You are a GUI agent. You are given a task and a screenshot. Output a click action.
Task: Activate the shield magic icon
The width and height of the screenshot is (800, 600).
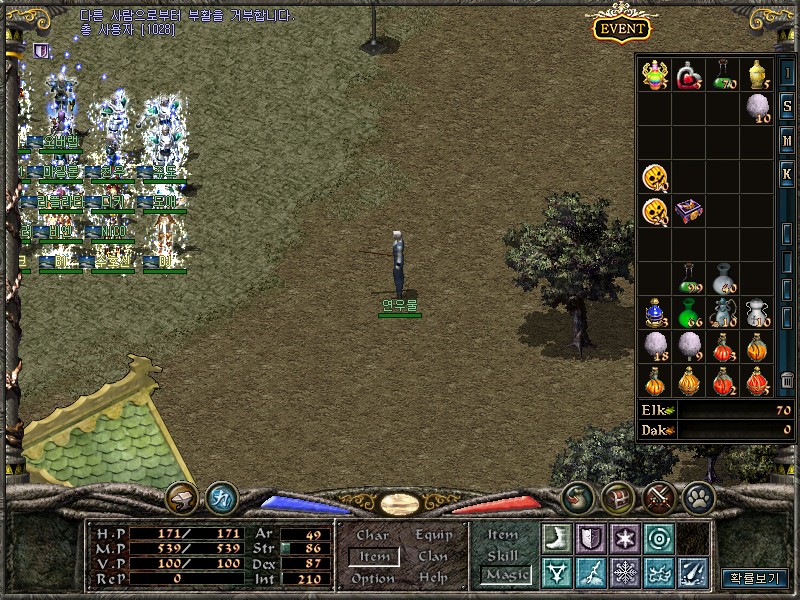tap(590, 537)
